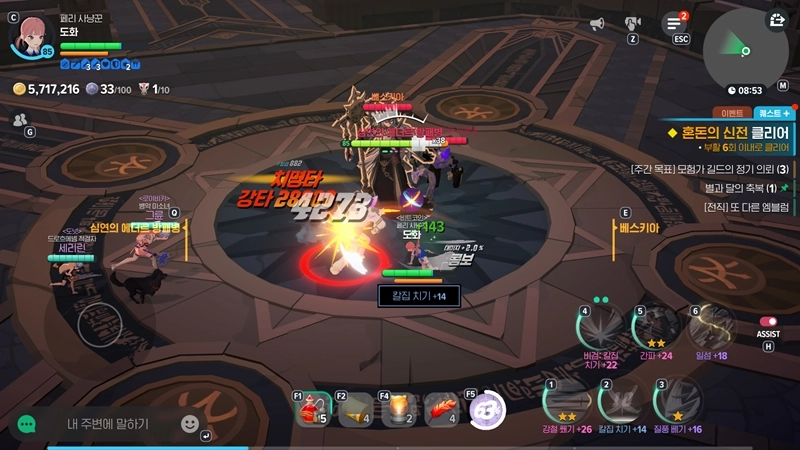Open the 도화 character portrait
The image size is (800, 450).
(x=28, y=33)
